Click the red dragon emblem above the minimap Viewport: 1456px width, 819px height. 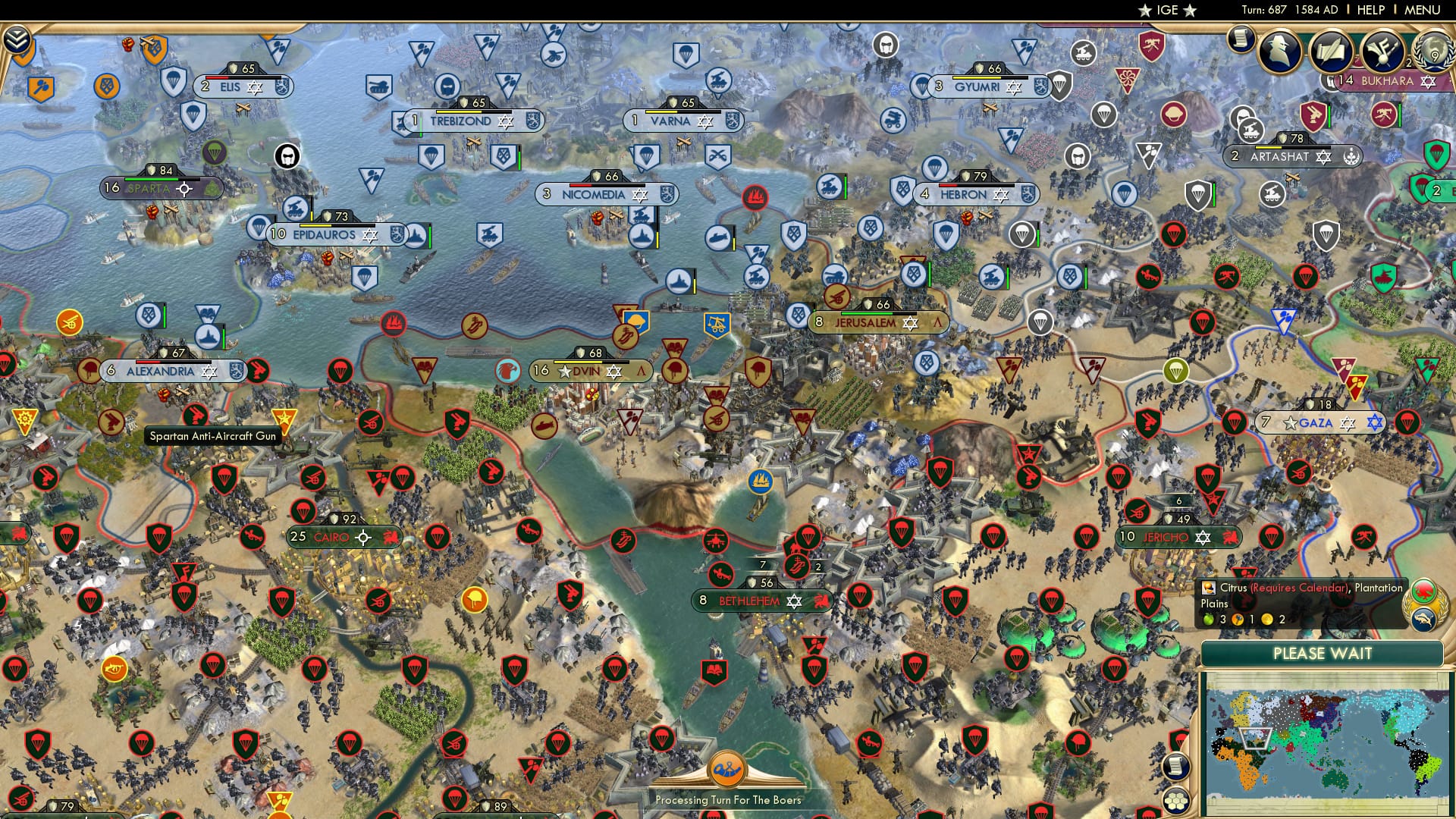1426,590
